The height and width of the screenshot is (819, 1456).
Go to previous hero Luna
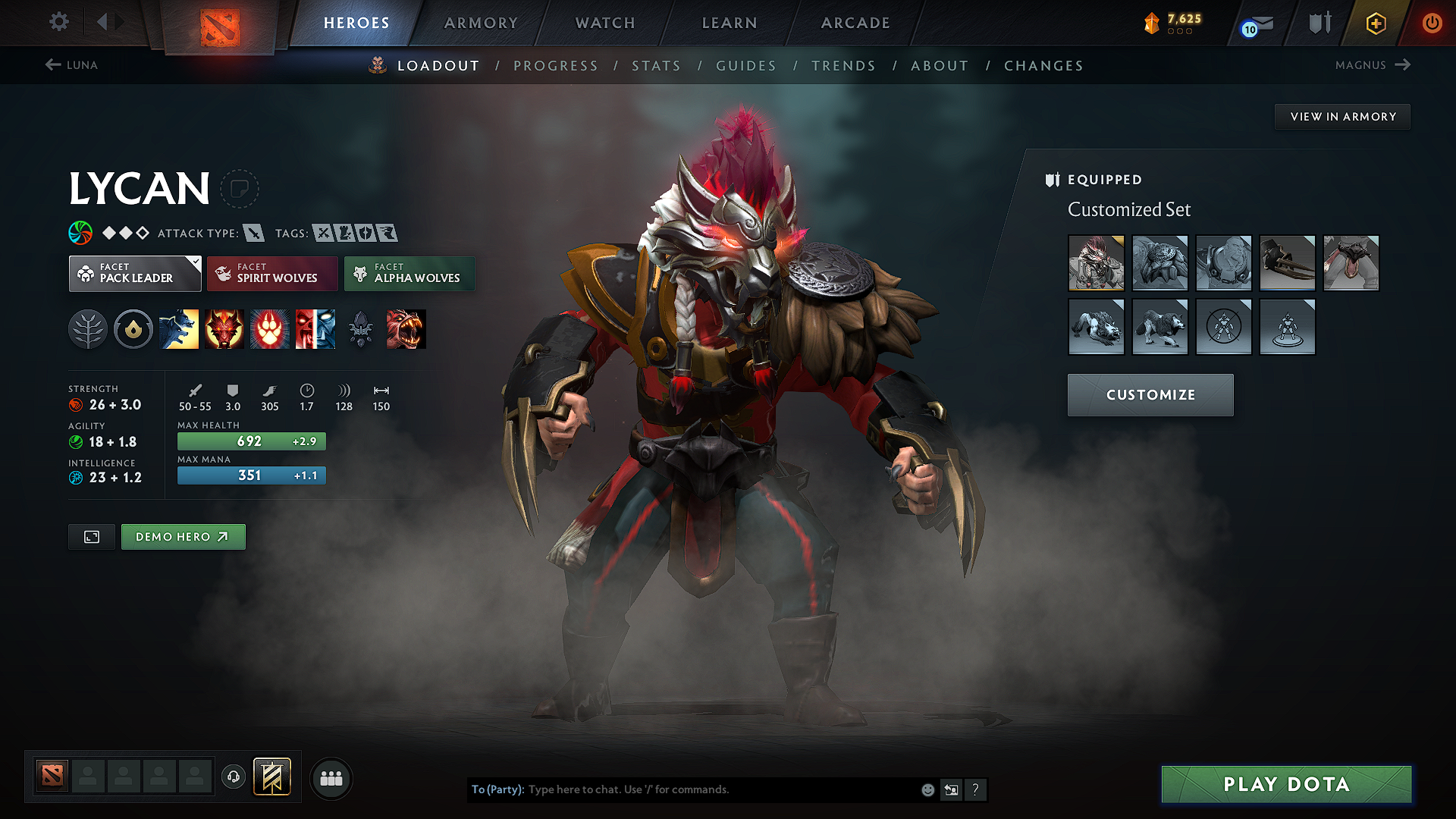pyautogui.click(x=72, y=65)
